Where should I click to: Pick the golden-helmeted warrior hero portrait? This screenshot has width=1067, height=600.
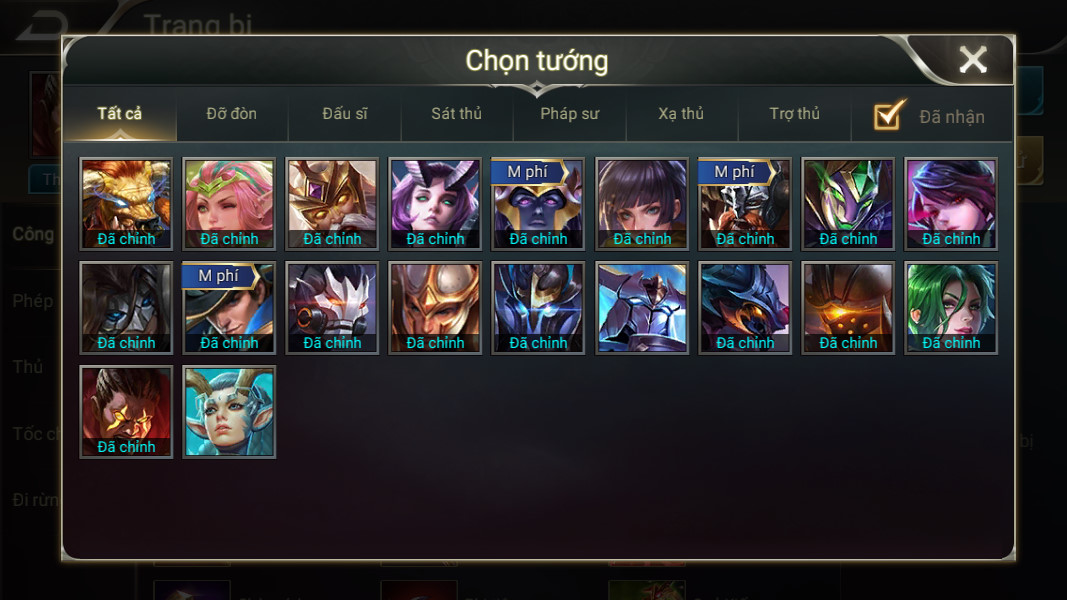(435, 307)
